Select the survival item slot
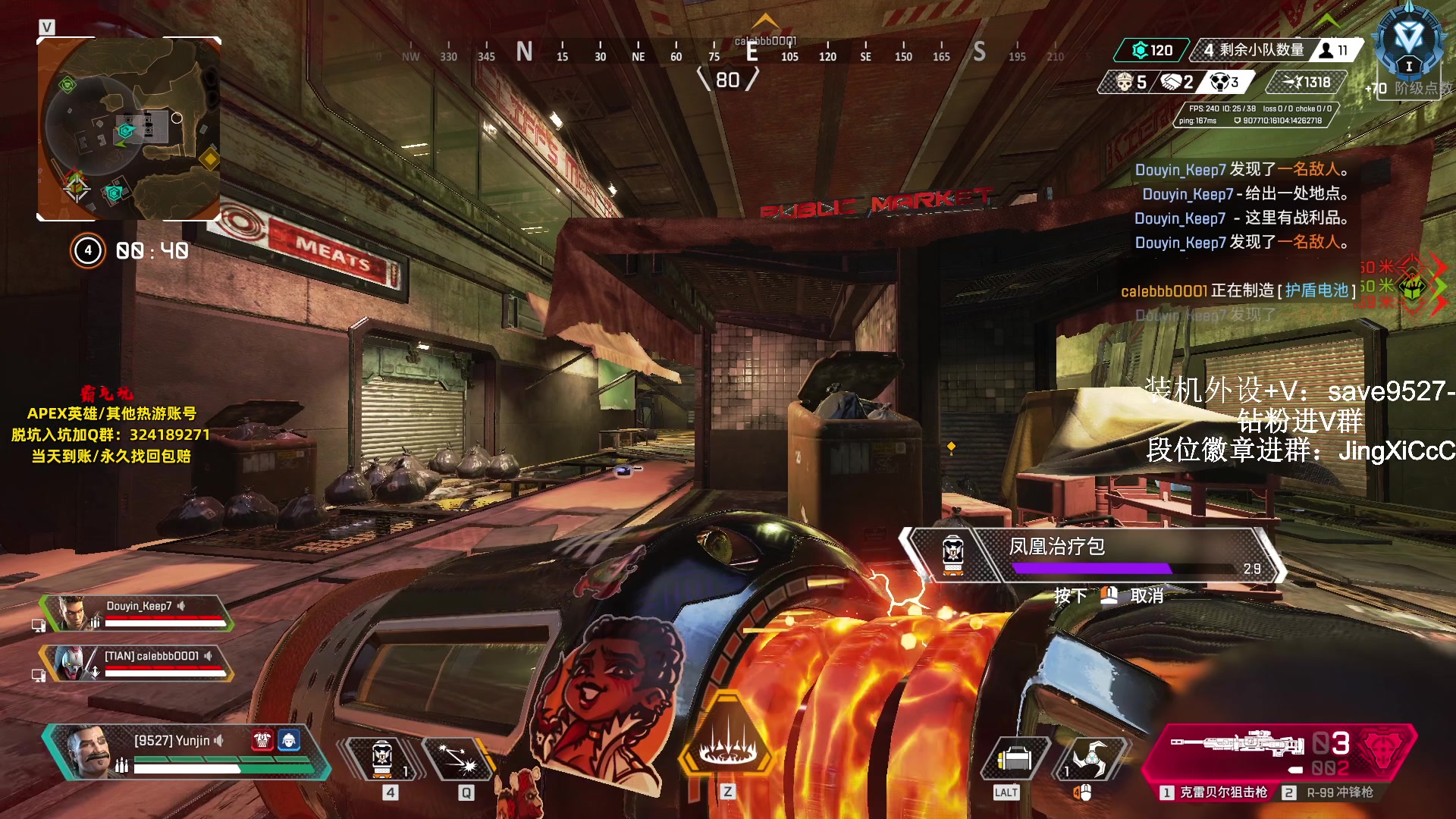This screenshot has height=819, width=1456. [1014, 758]
